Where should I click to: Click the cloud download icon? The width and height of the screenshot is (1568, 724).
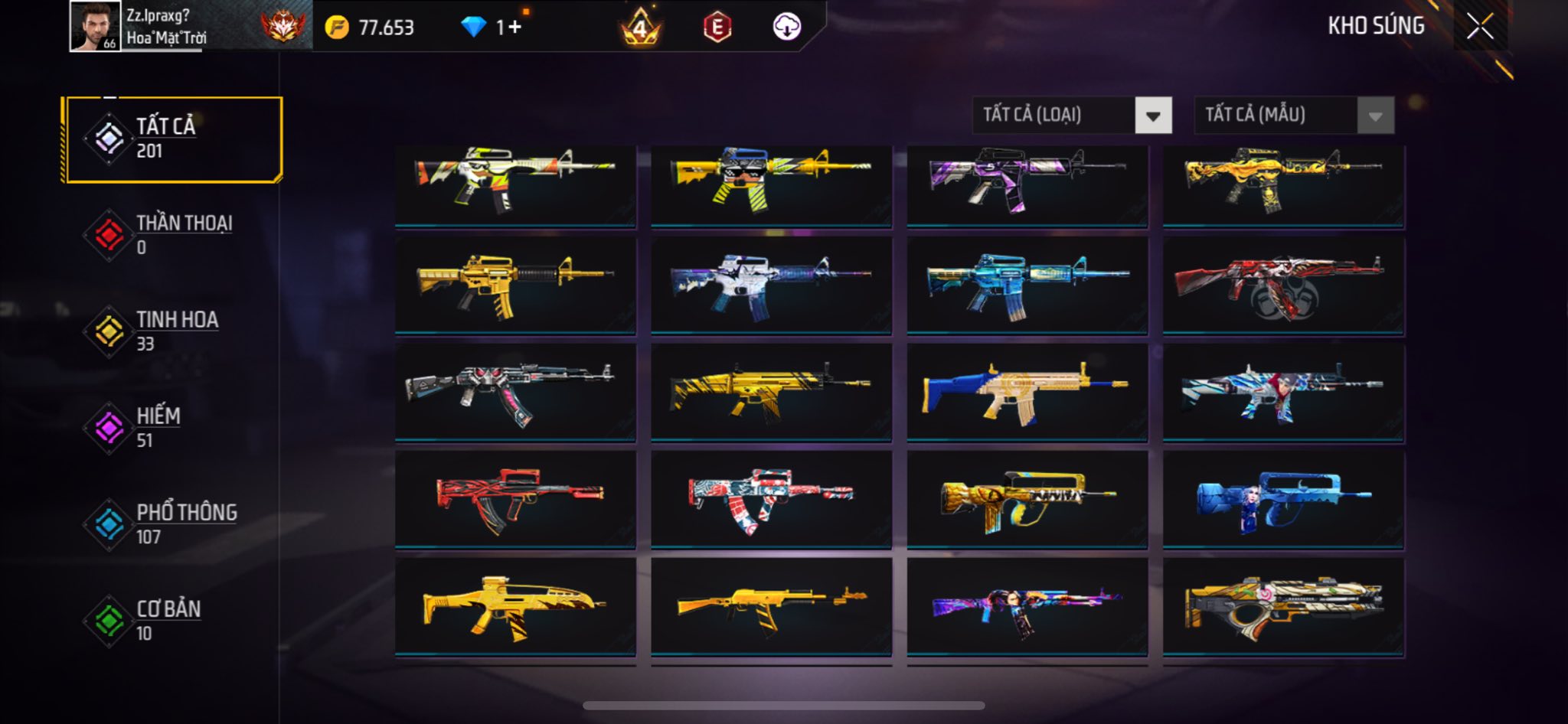click(786, 28)
